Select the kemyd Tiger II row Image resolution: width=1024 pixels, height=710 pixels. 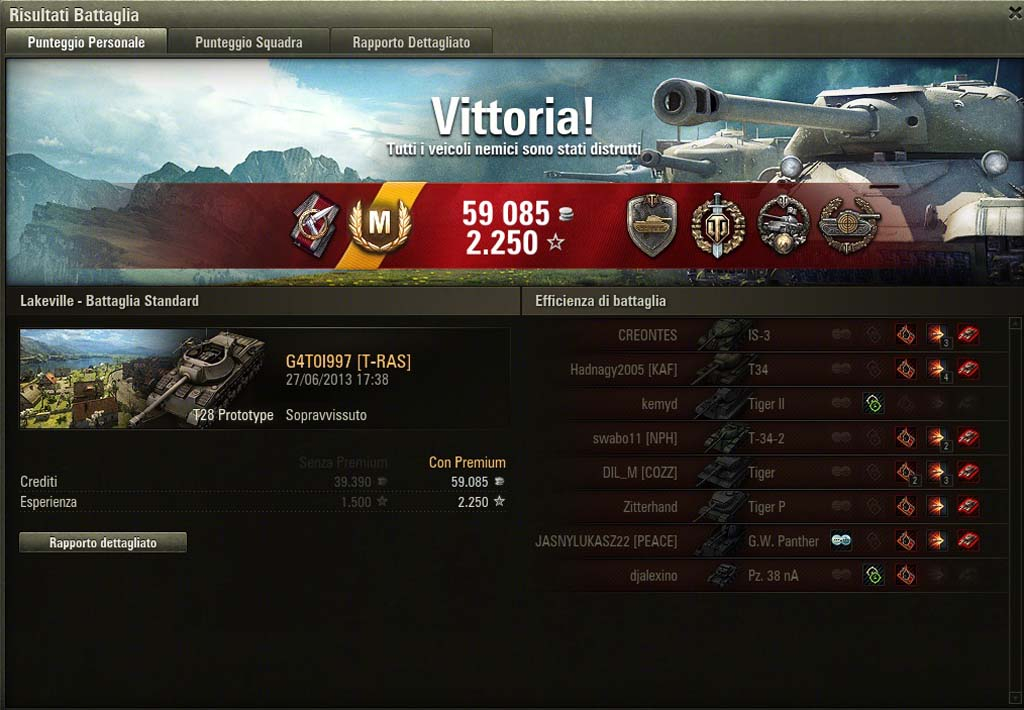point(760,404)
